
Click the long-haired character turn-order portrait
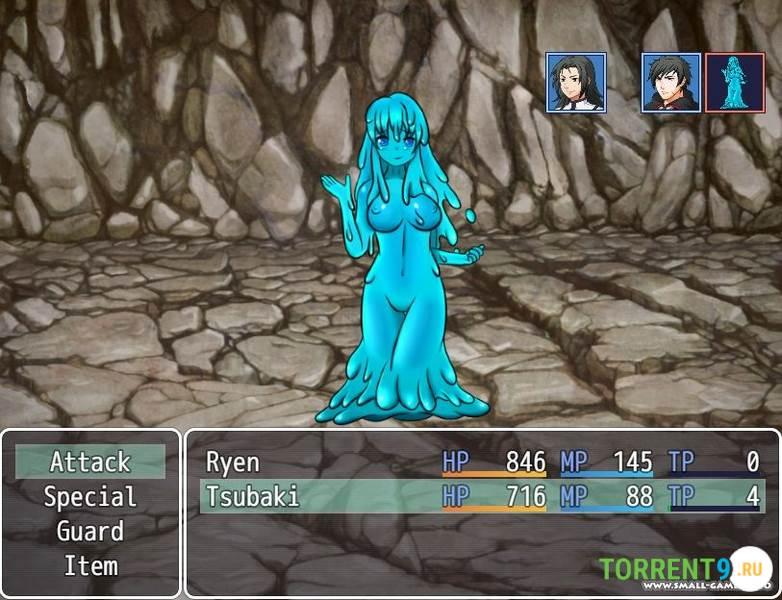coord(576,82)
